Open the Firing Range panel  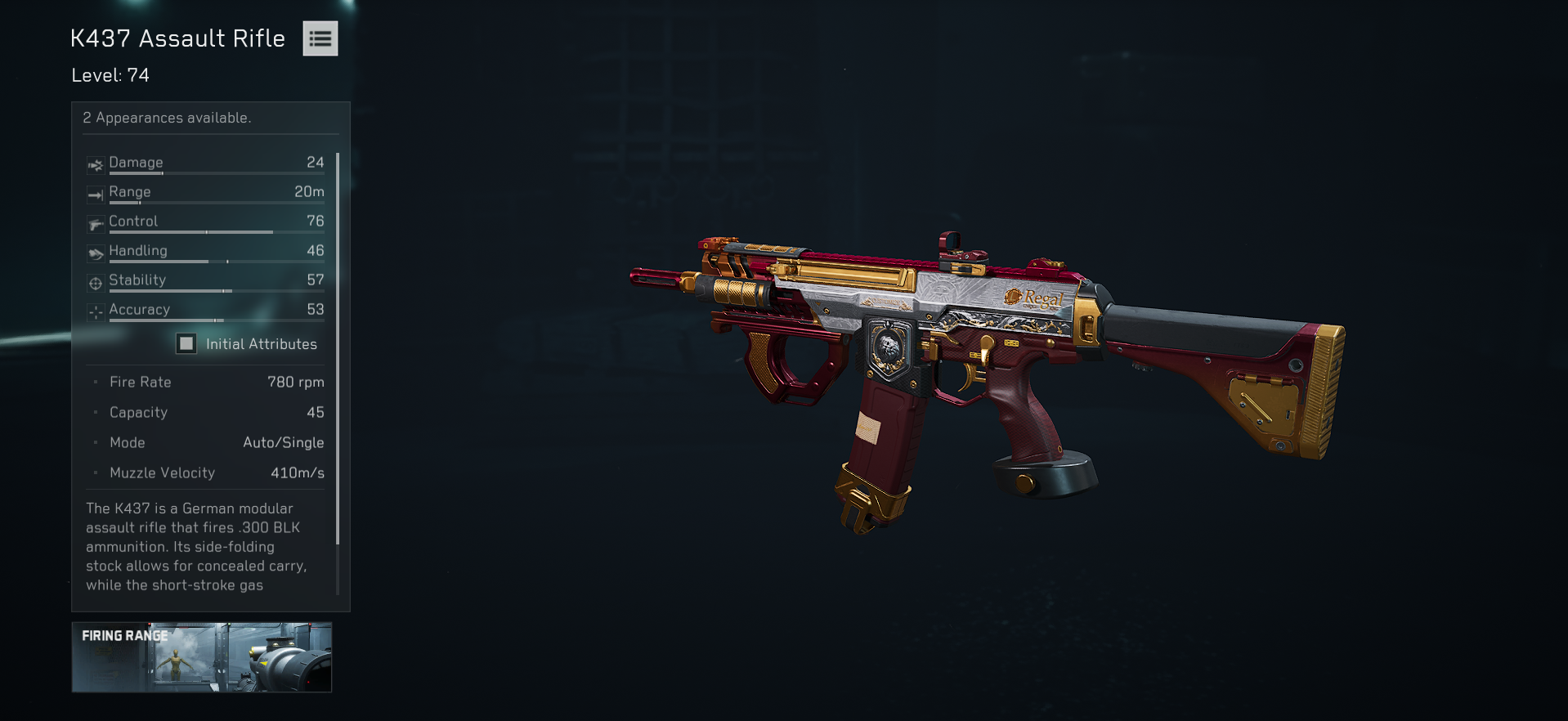(x=201, y=658)
